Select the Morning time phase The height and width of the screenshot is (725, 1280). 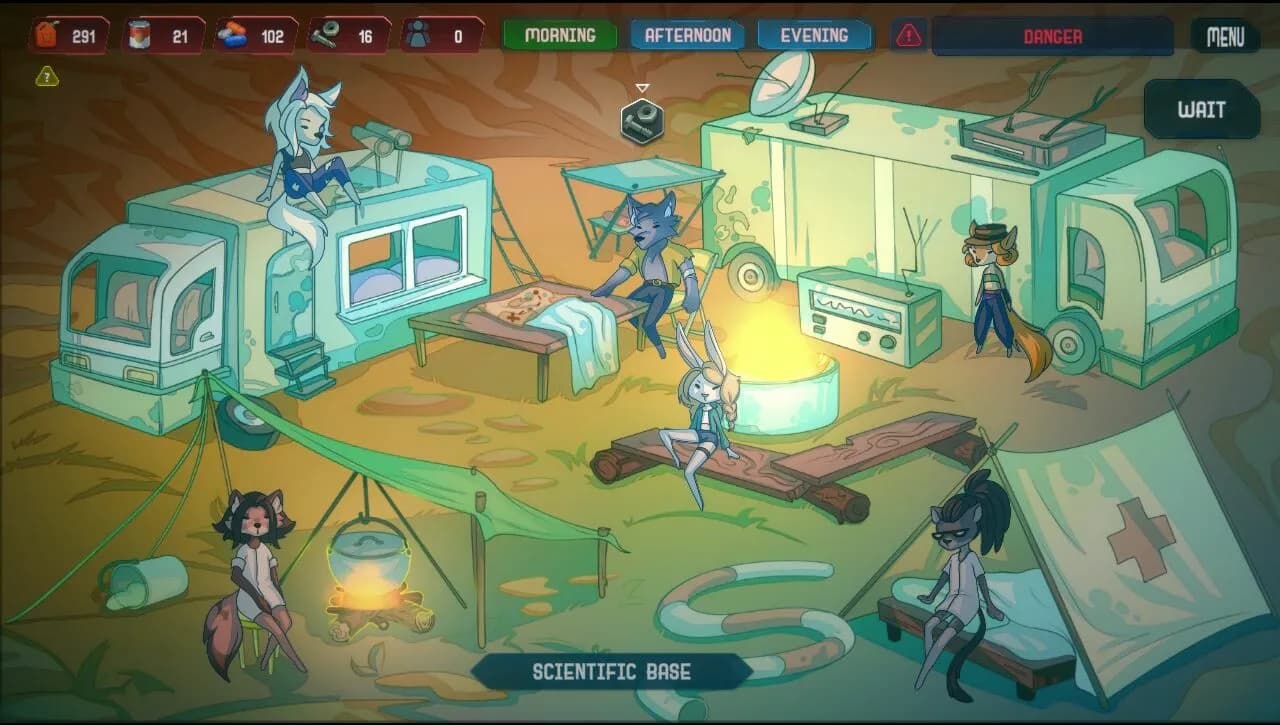[560, 34]
